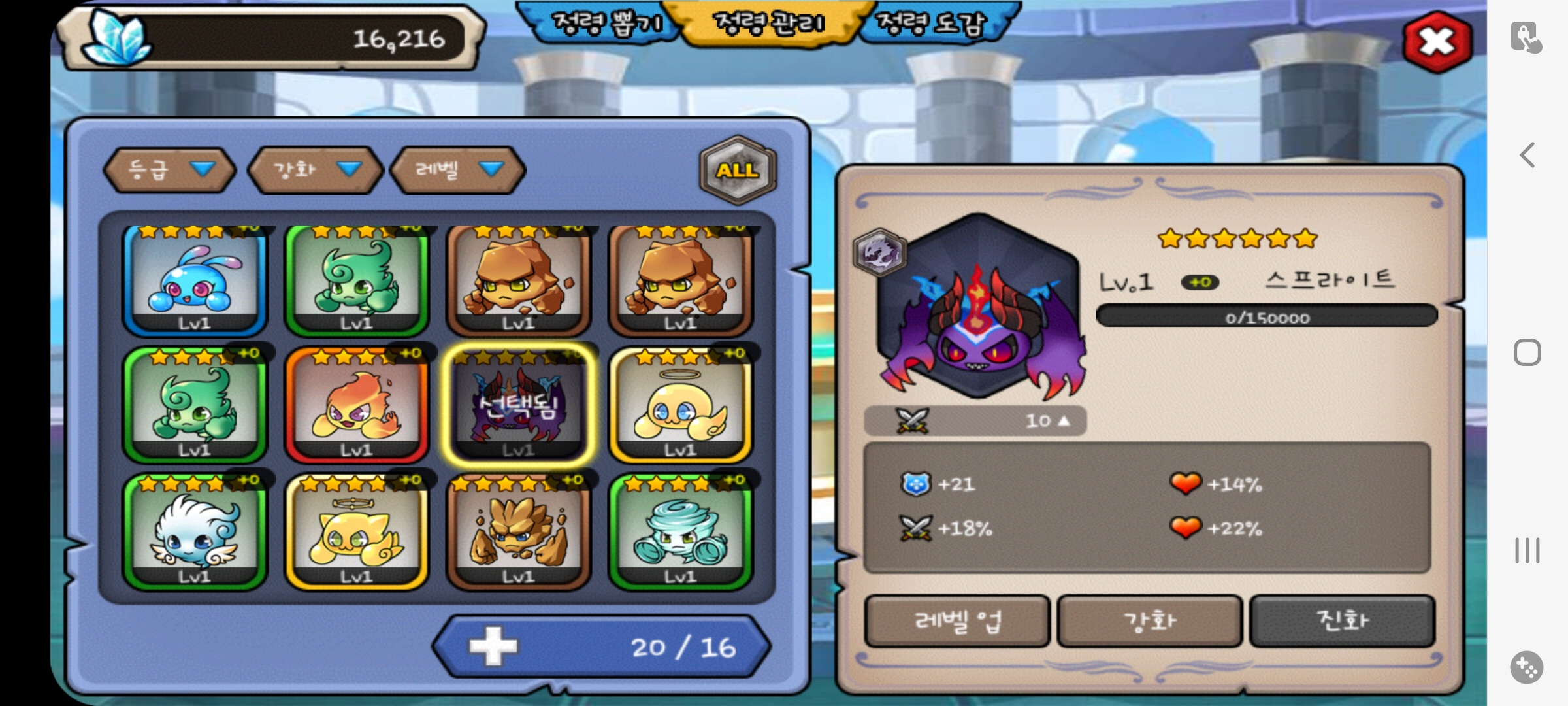Click the 강화 enhance button
Screen dimensions: 1568x706
coord(1150,621)
